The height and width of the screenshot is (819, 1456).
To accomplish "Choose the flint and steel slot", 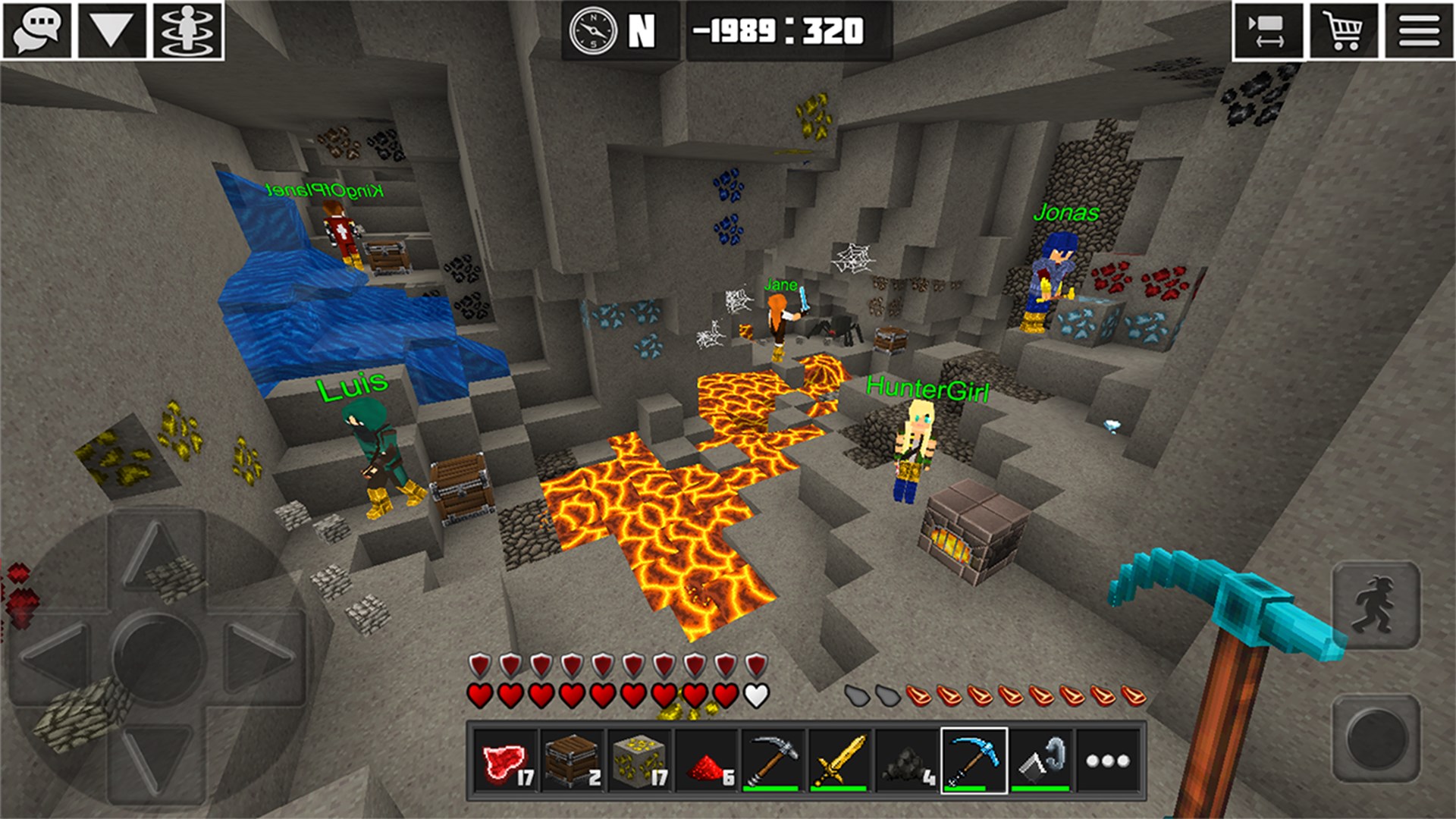I will pyautogui.click(x=1040, y=761).
